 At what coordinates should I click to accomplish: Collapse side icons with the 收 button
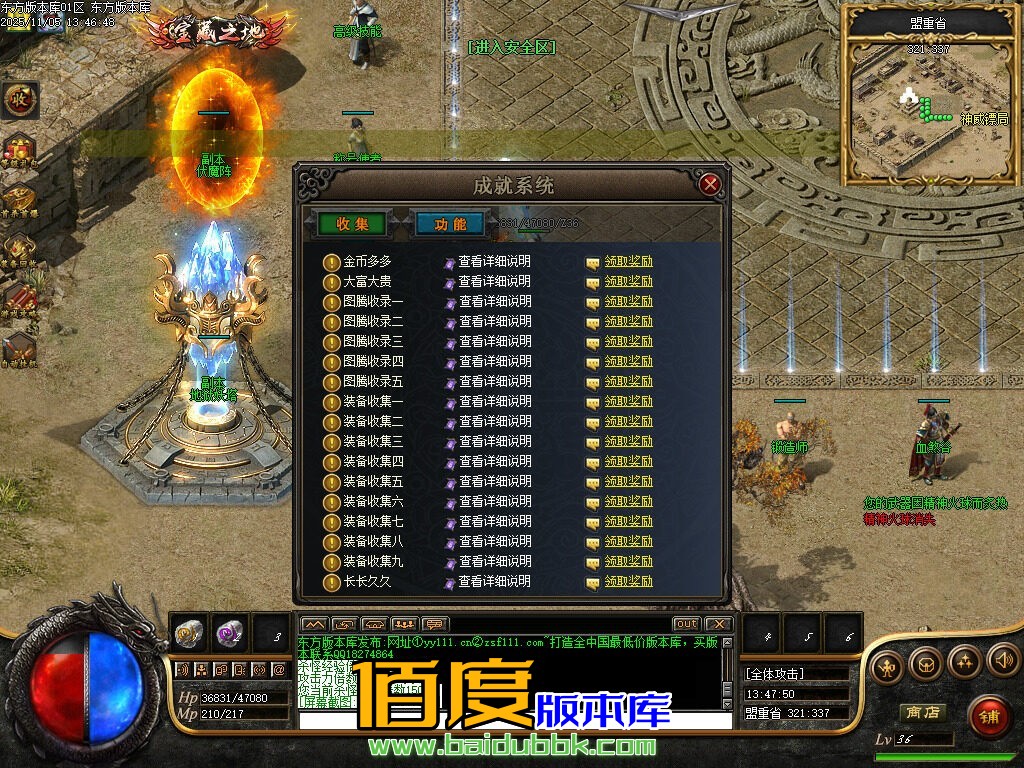click(19, 99)
